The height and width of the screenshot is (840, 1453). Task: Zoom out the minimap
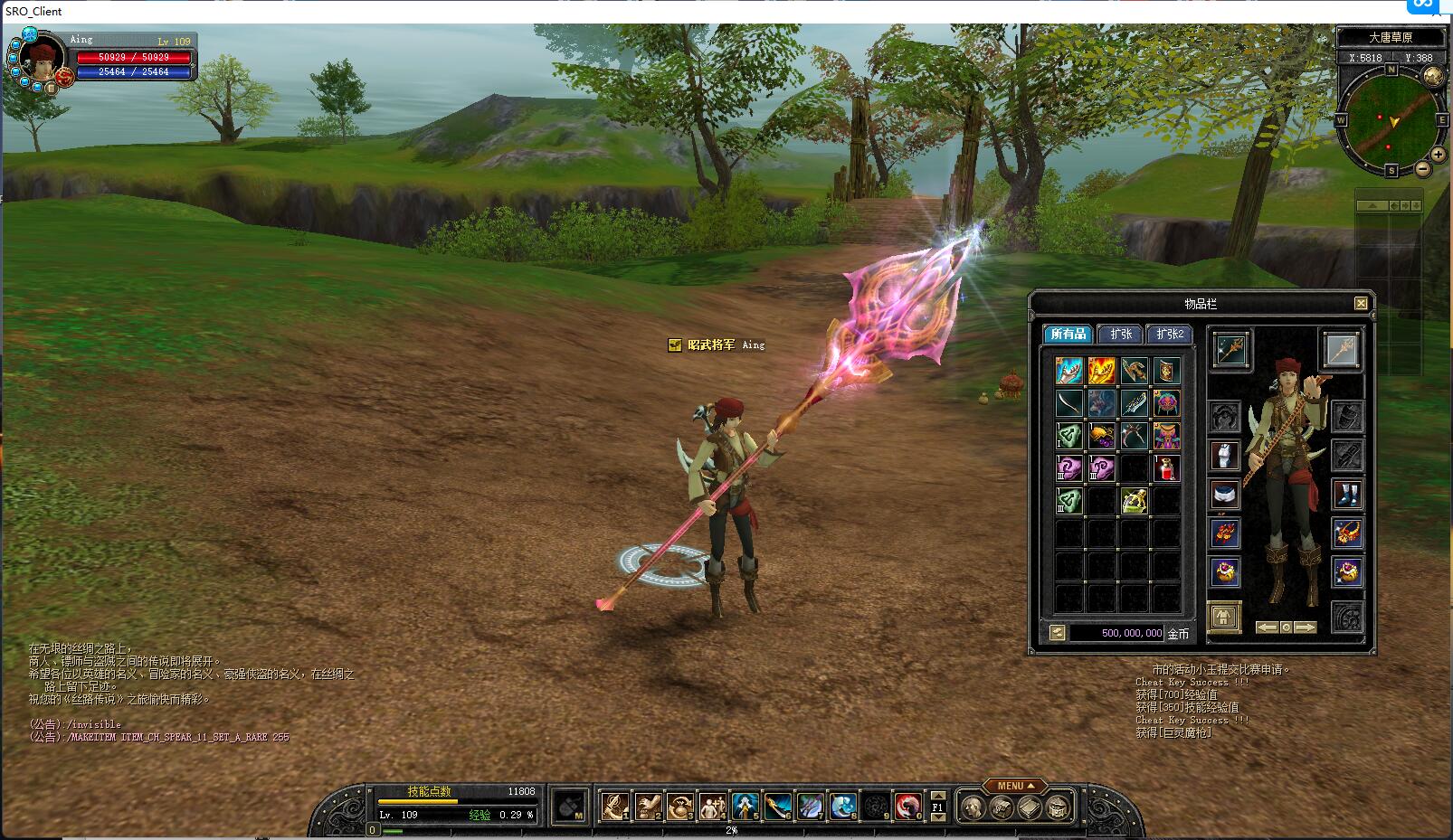[x=1423, y=169]
